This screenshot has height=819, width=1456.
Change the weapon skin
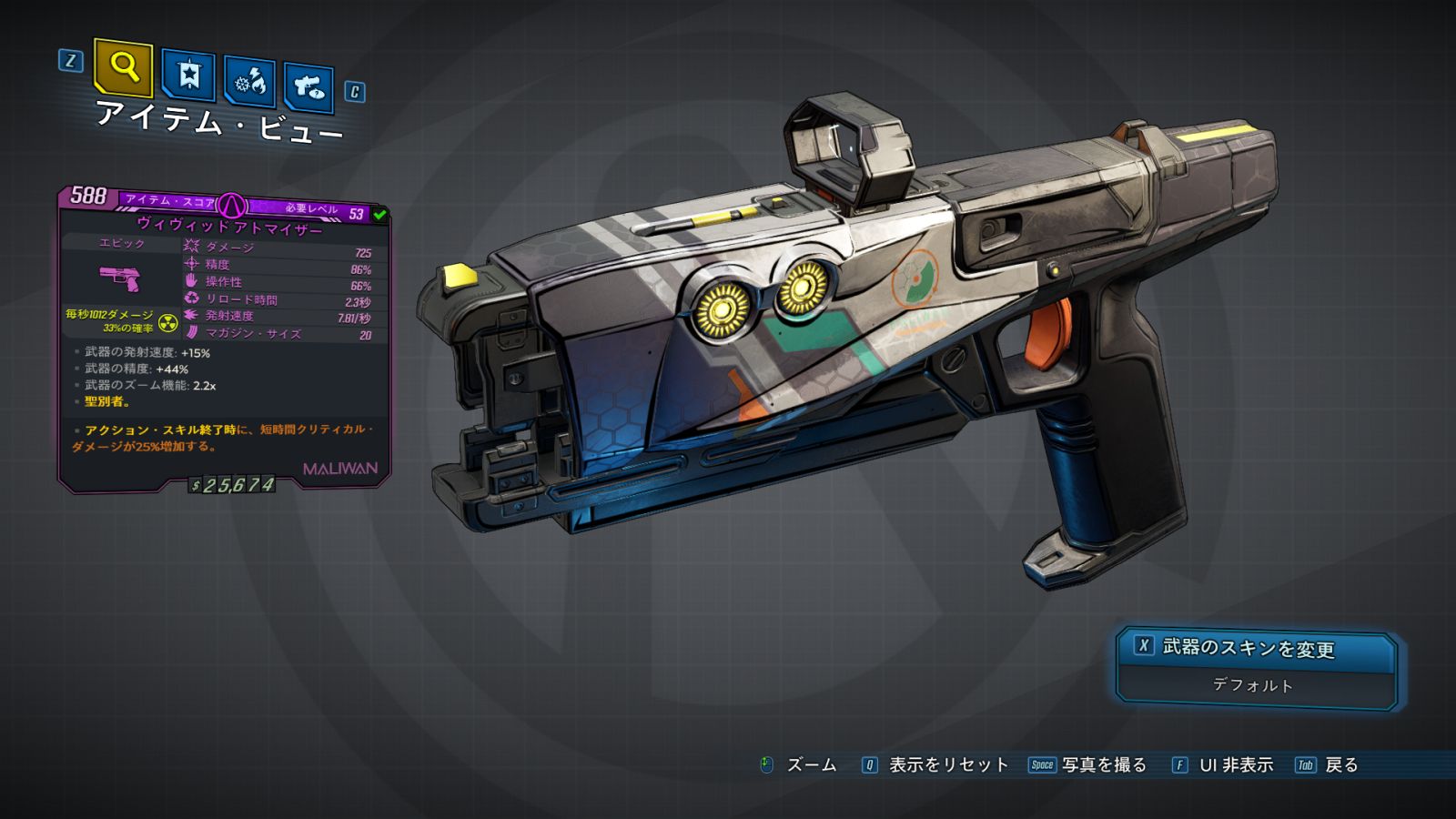pos(1254,649)
